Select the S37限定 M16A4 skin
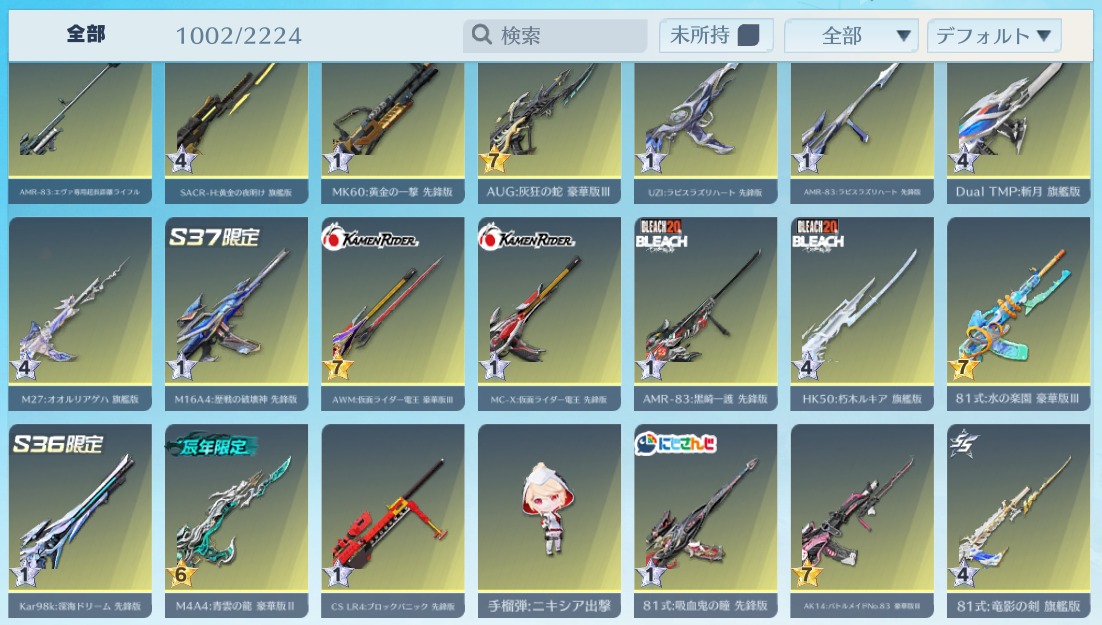1102x625 pixels. click(x=236, y=310)
